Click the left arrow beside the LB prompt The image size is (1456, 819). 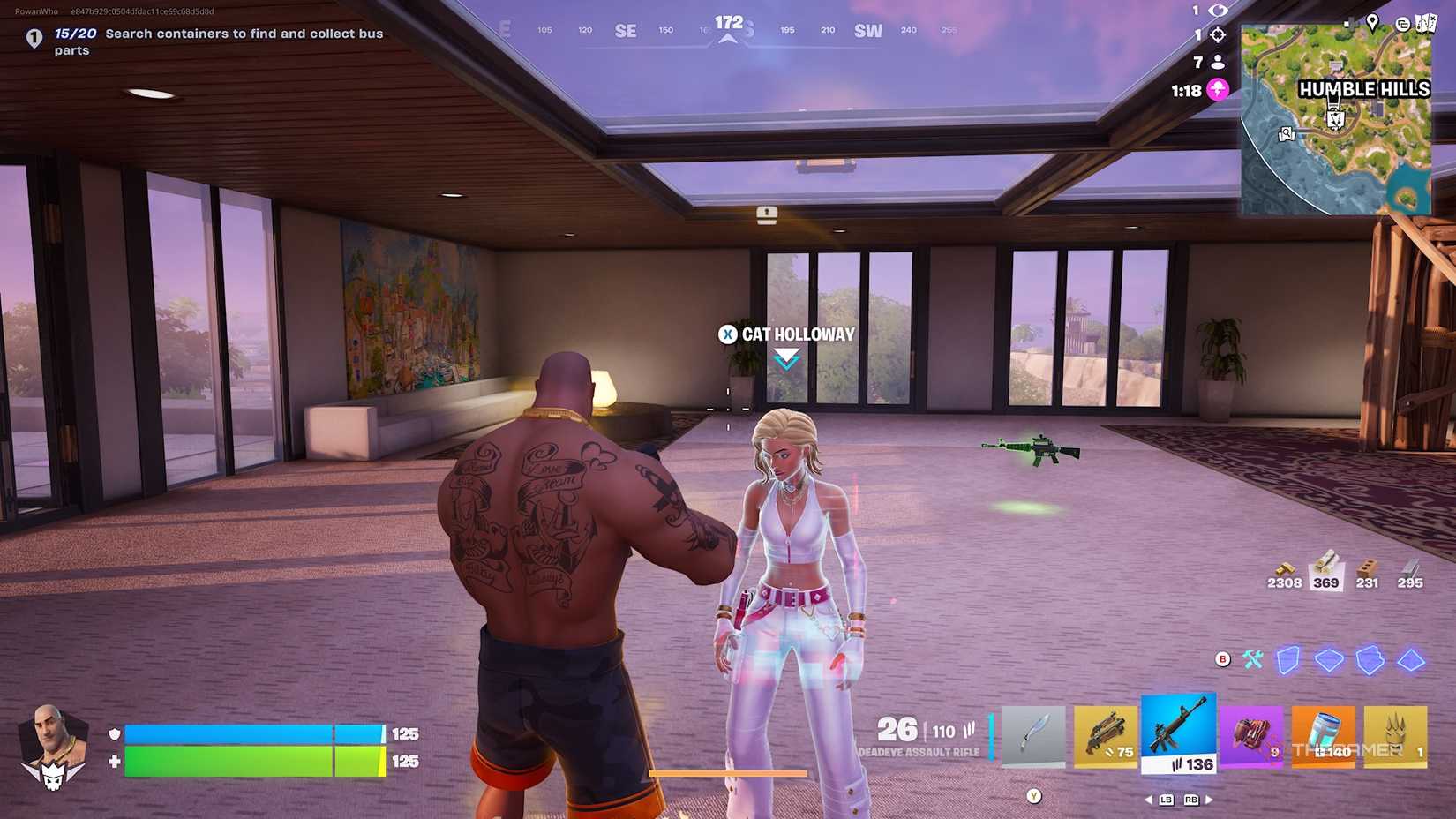[x=1148, y=800]
